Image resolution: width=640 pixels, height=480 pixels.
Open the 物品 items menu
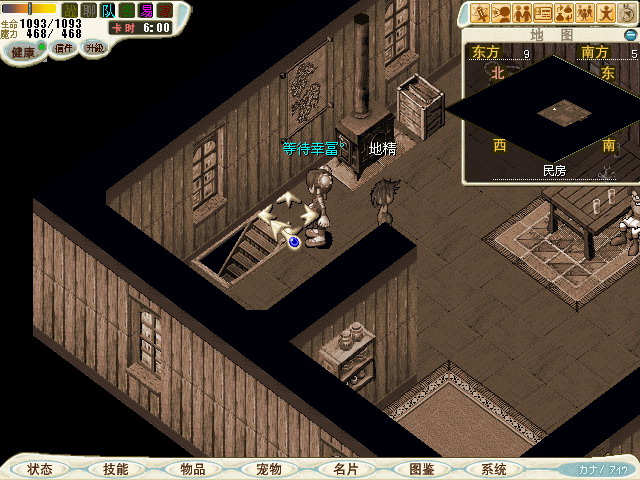[x=192, y=468]
